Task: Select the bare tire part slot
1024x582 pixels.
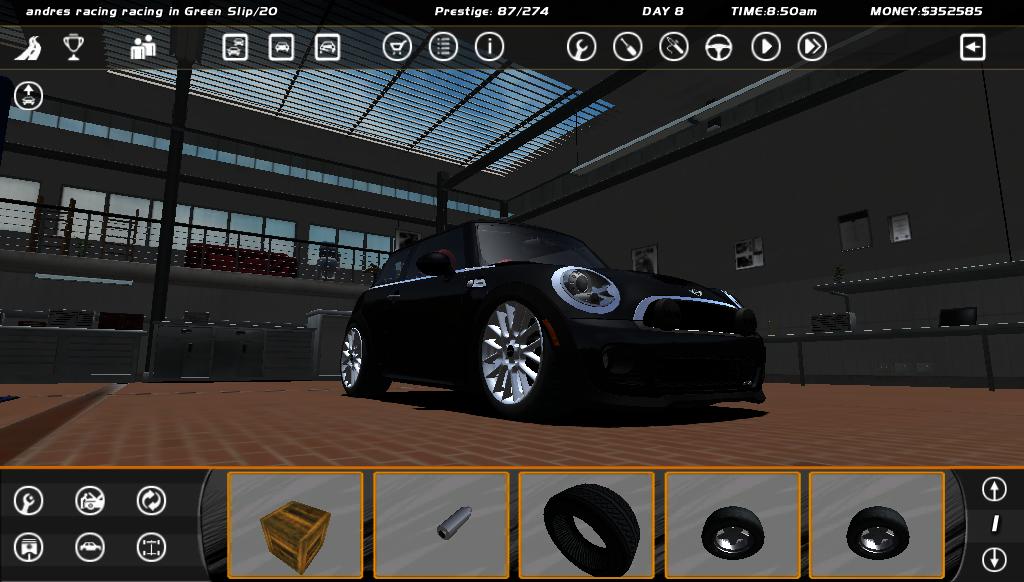Action: 587,525
